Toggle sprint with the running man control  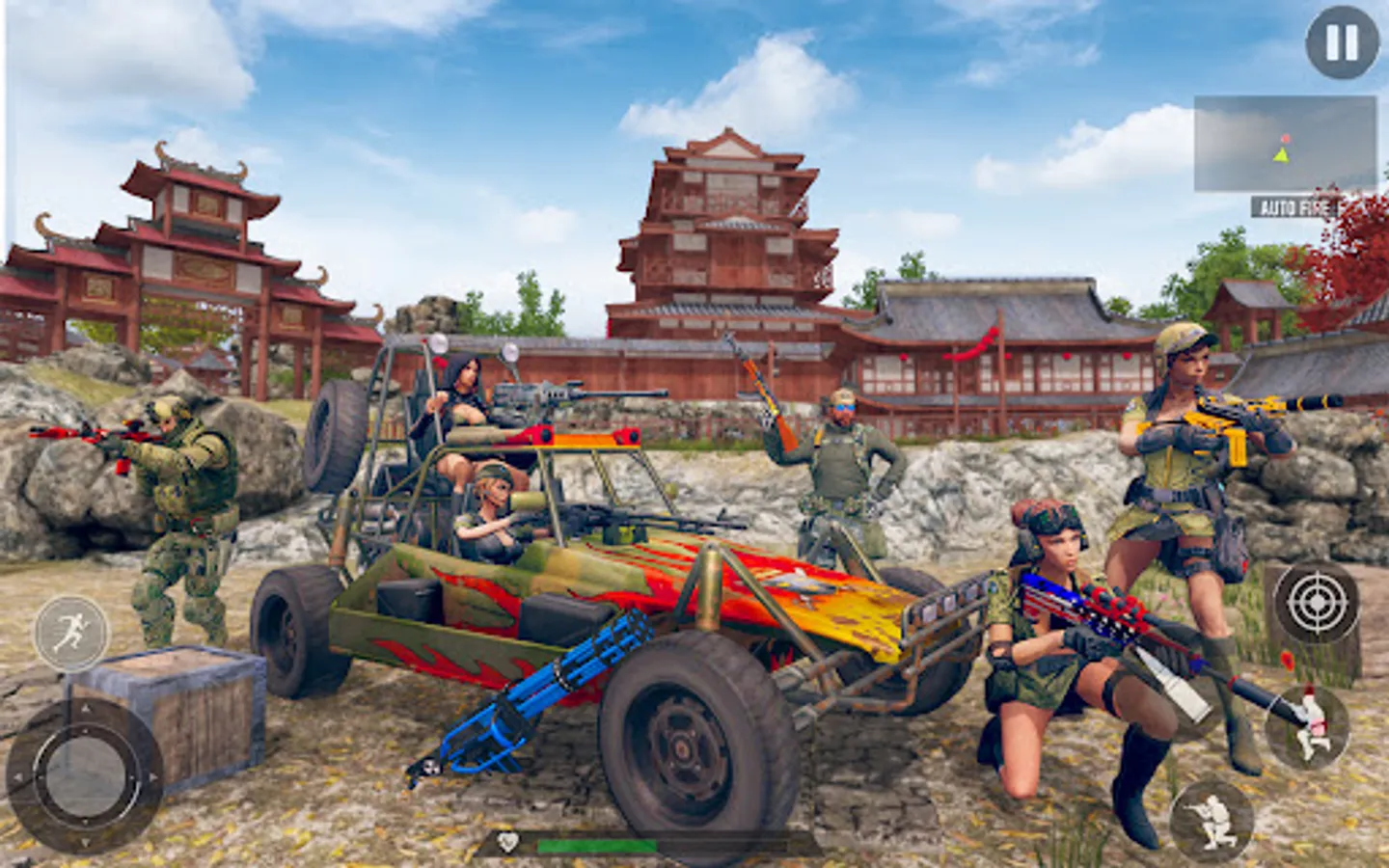69,635
